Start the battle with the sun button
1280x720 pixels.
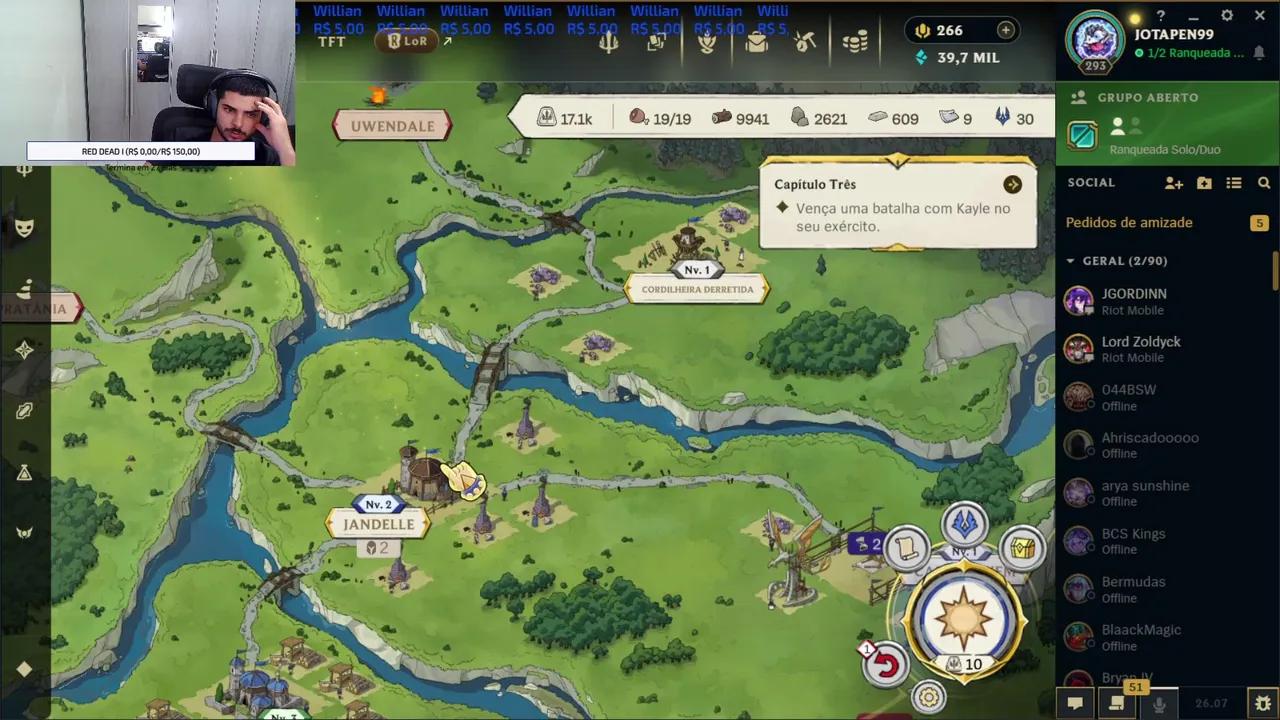click(962, 617)
